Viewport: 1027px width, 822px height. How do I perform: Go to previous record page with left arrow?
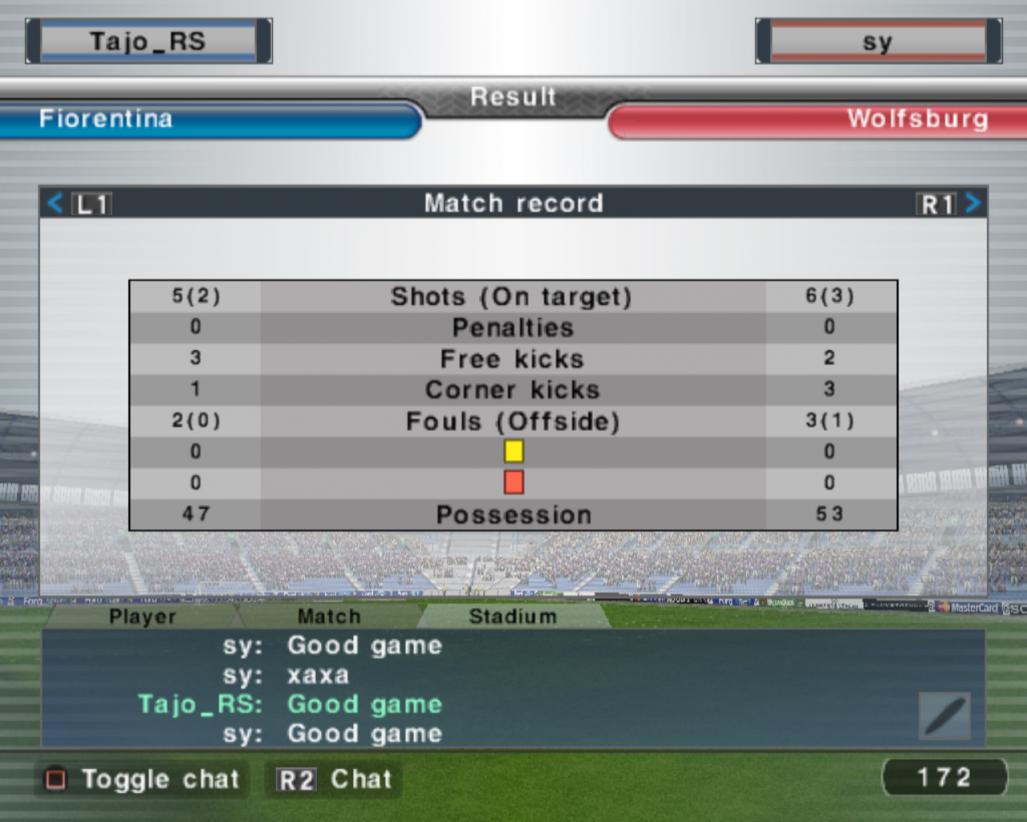56,204
